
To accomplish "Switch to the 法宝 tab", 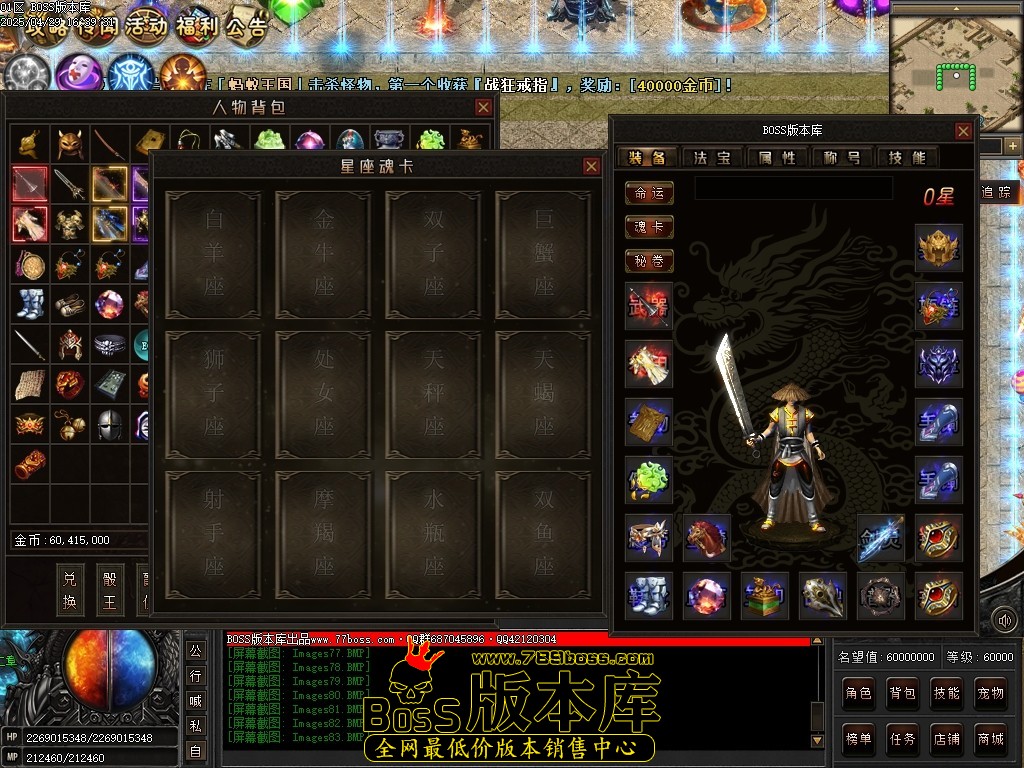I will [712, 157].
